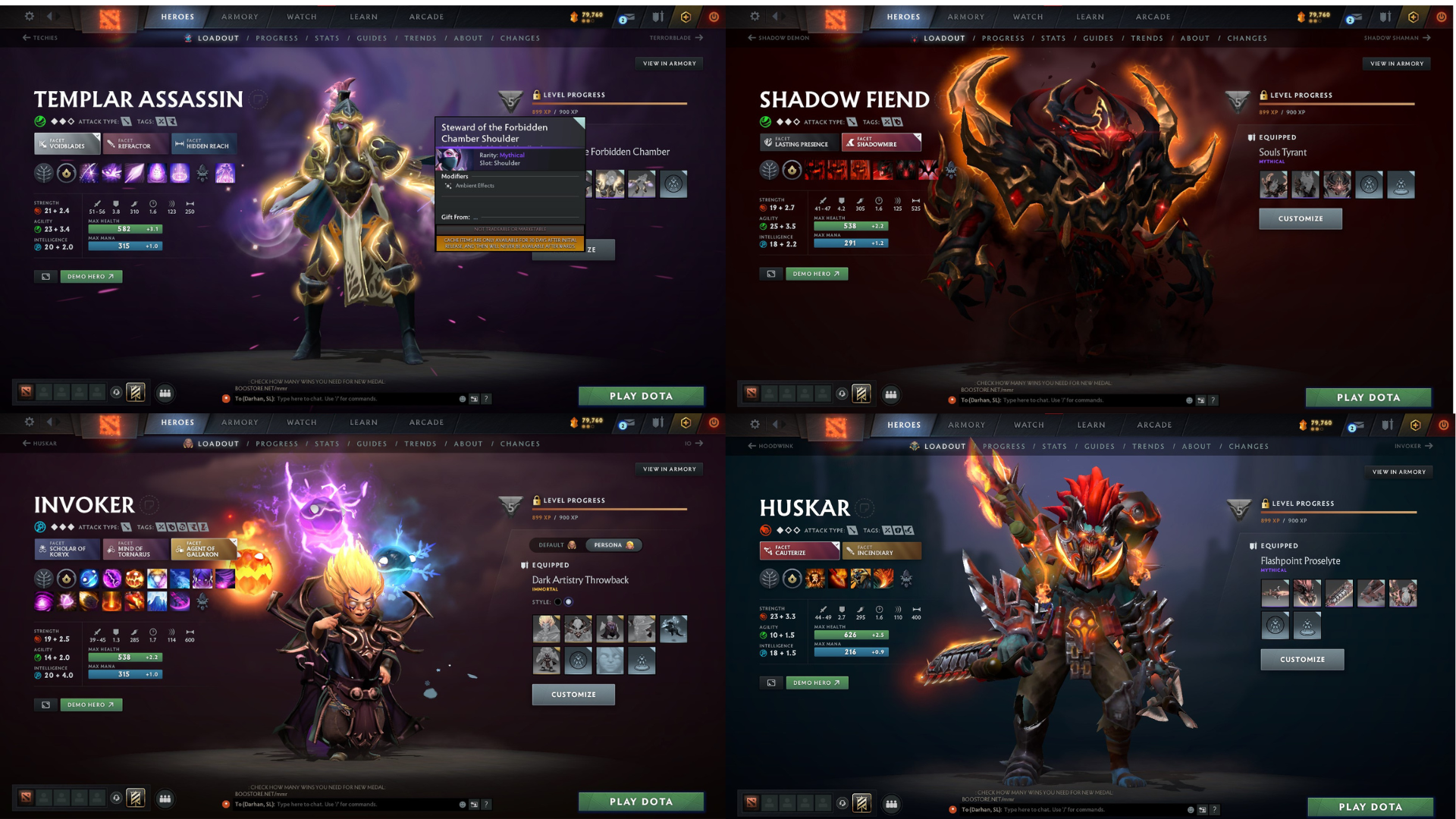Click the chat input field to type
Viewport: 1456px width, 819px height.
coord(341,398)
